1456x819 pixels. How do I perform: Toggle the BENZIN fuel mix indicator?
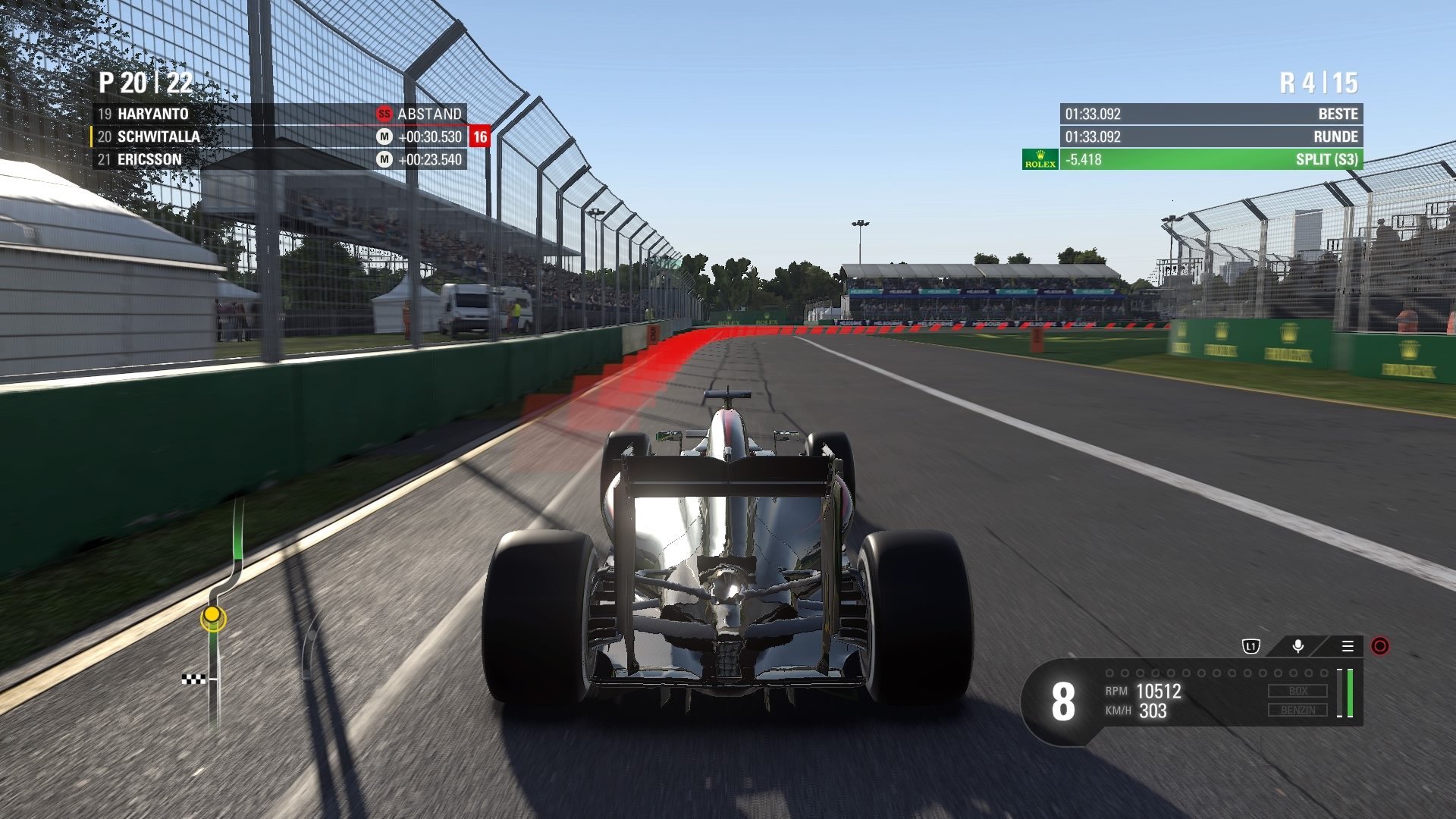click(x=1297, y=710)
